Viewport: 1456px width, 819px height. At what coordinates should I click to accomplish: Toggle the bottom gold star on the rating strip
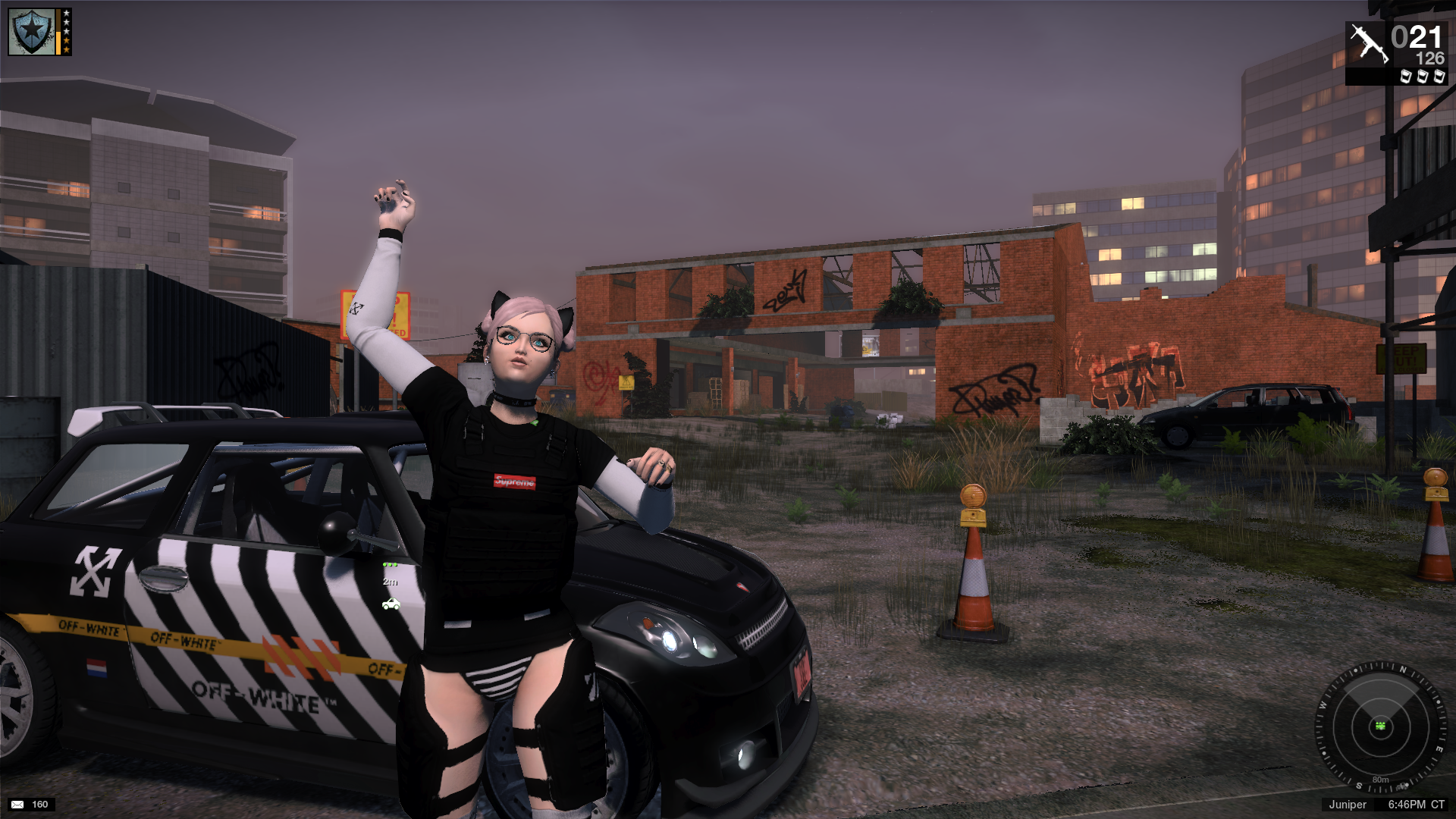tap(67, 49)
